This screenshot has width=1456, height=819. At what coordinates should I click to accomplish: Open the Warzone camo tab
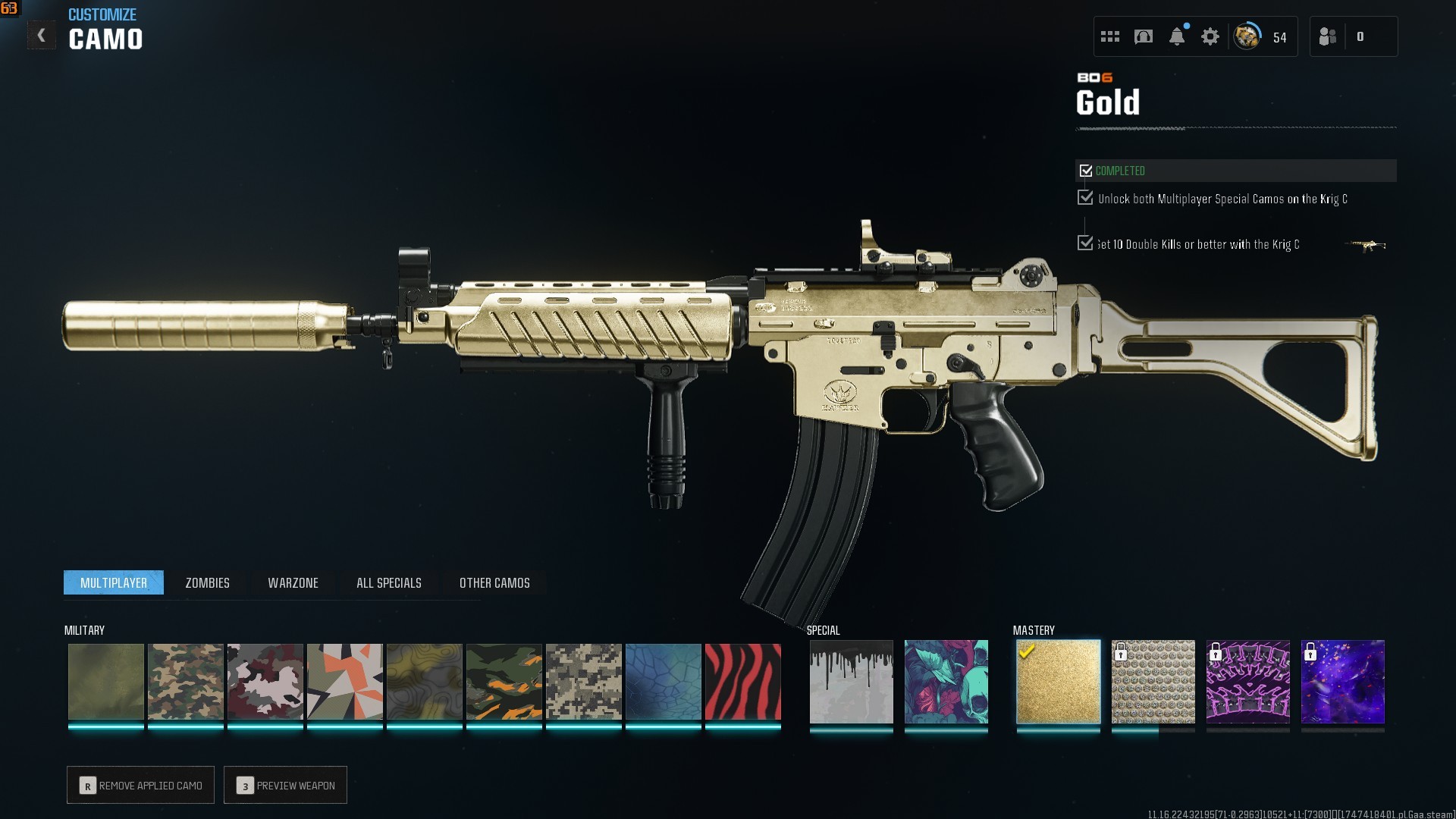click(293, 582)
